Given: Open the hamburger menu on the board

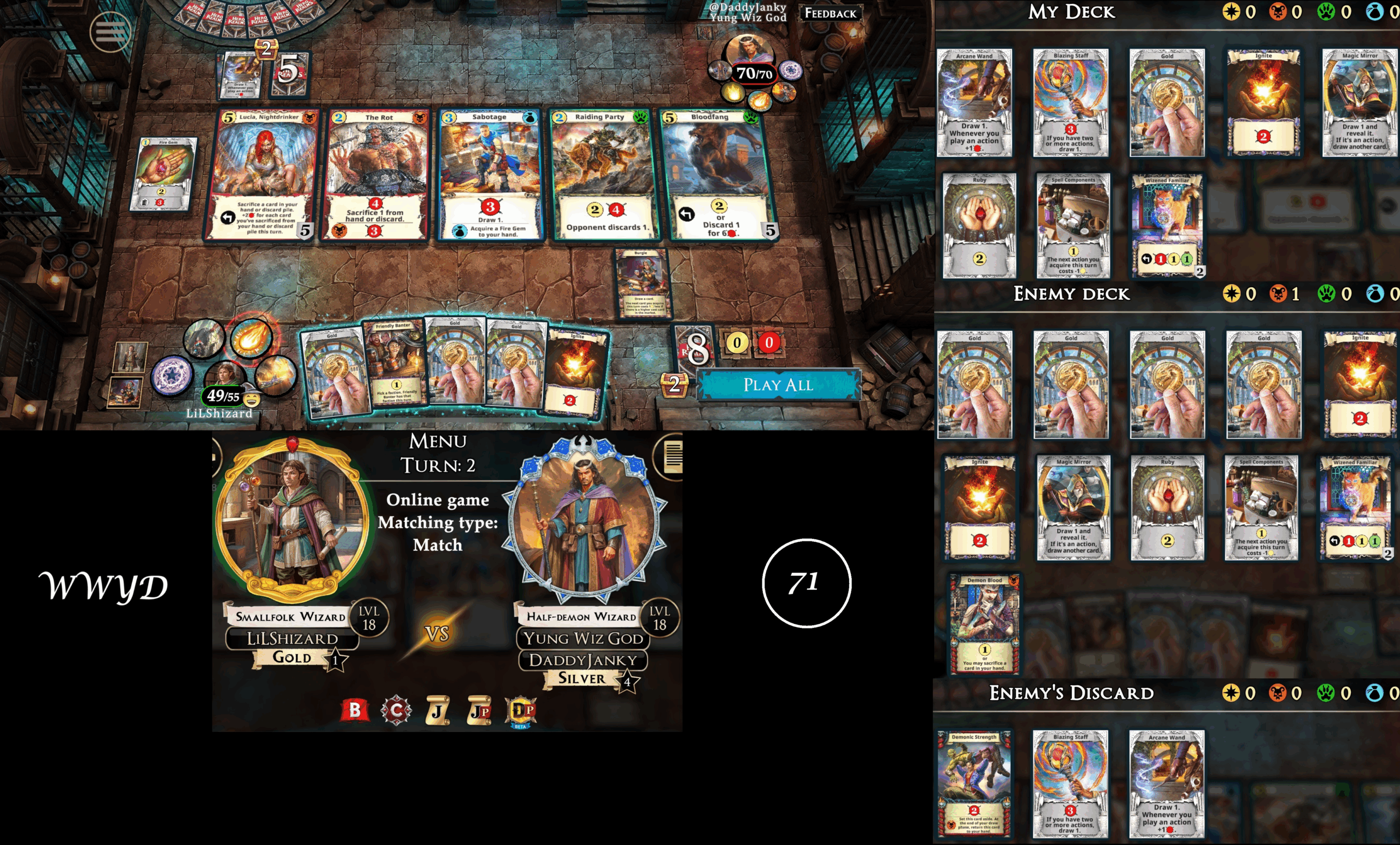Looking at the screenshot, I should click(x=110, y=31).
